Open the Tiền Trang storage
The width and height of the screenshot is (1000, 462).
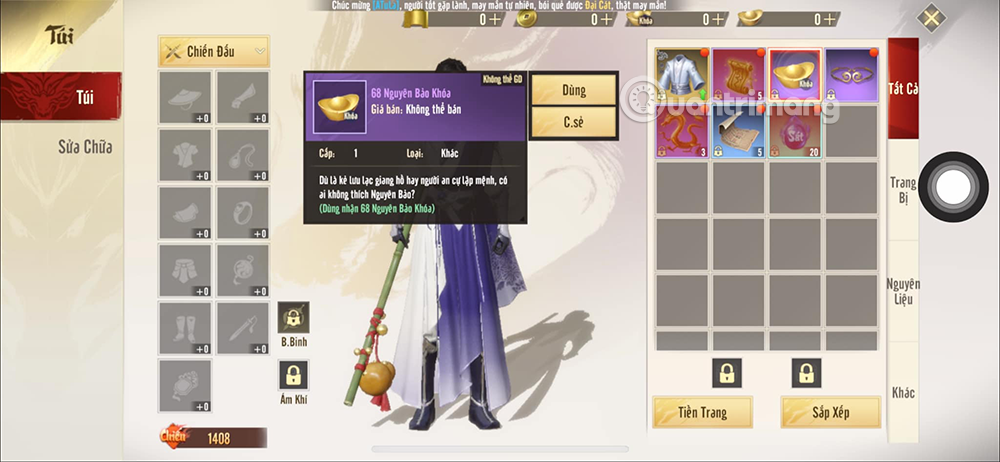click(702, 412)
